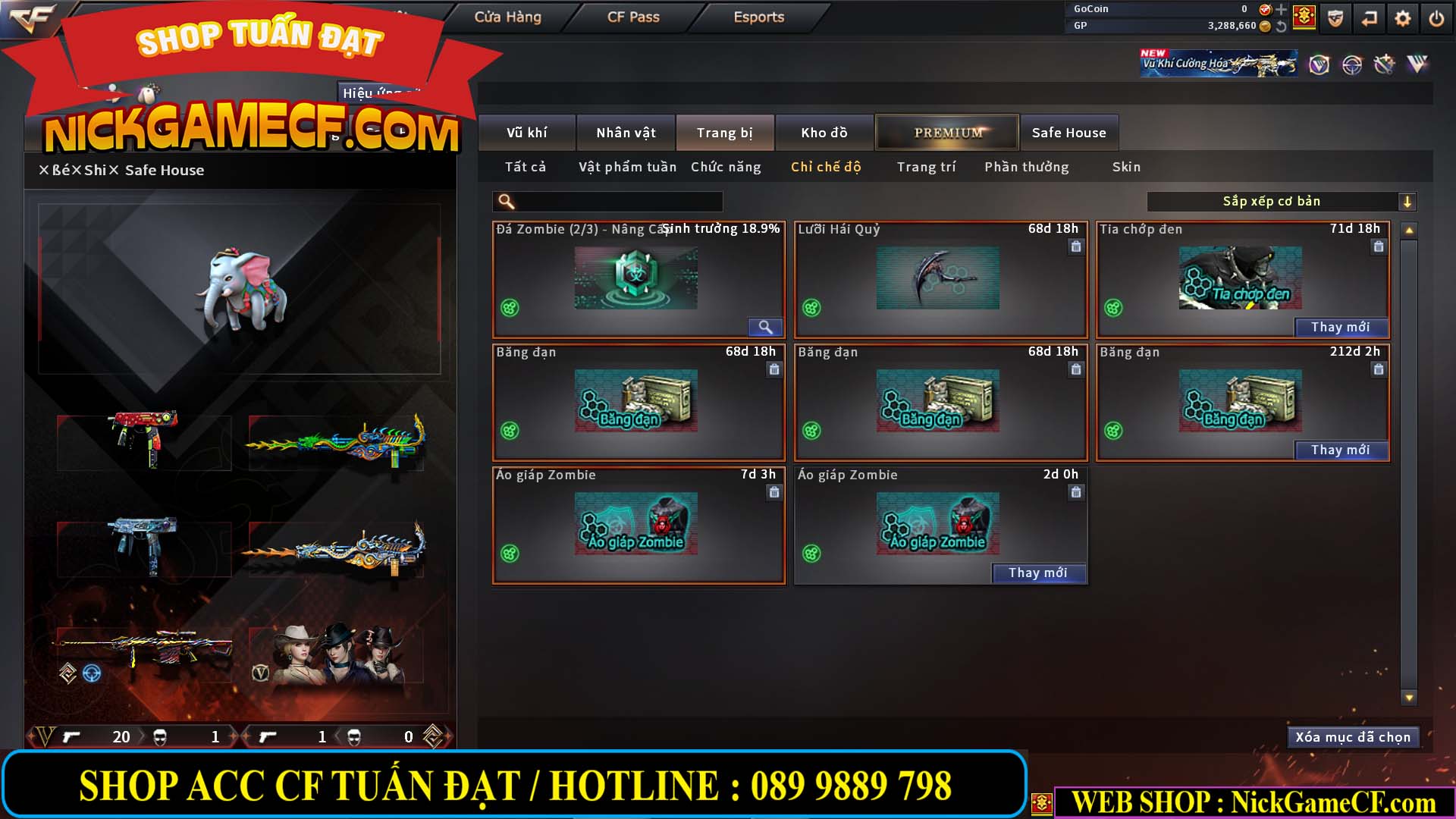Select the Chỉ chế độ filter
This screenshot has height=819, width=1456.
tap(826, 167)
